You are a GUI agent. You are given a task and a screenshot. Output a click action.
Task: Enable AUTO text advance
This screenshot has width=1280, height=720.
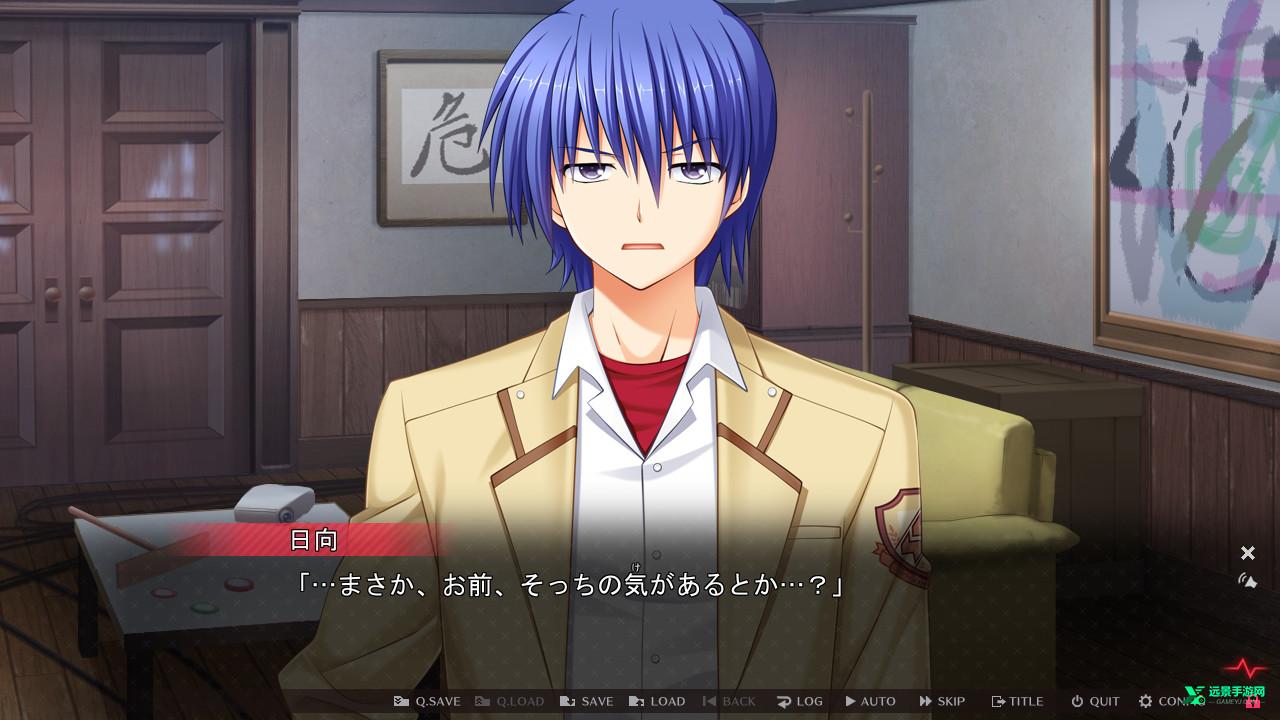click(x=870, y=701)
